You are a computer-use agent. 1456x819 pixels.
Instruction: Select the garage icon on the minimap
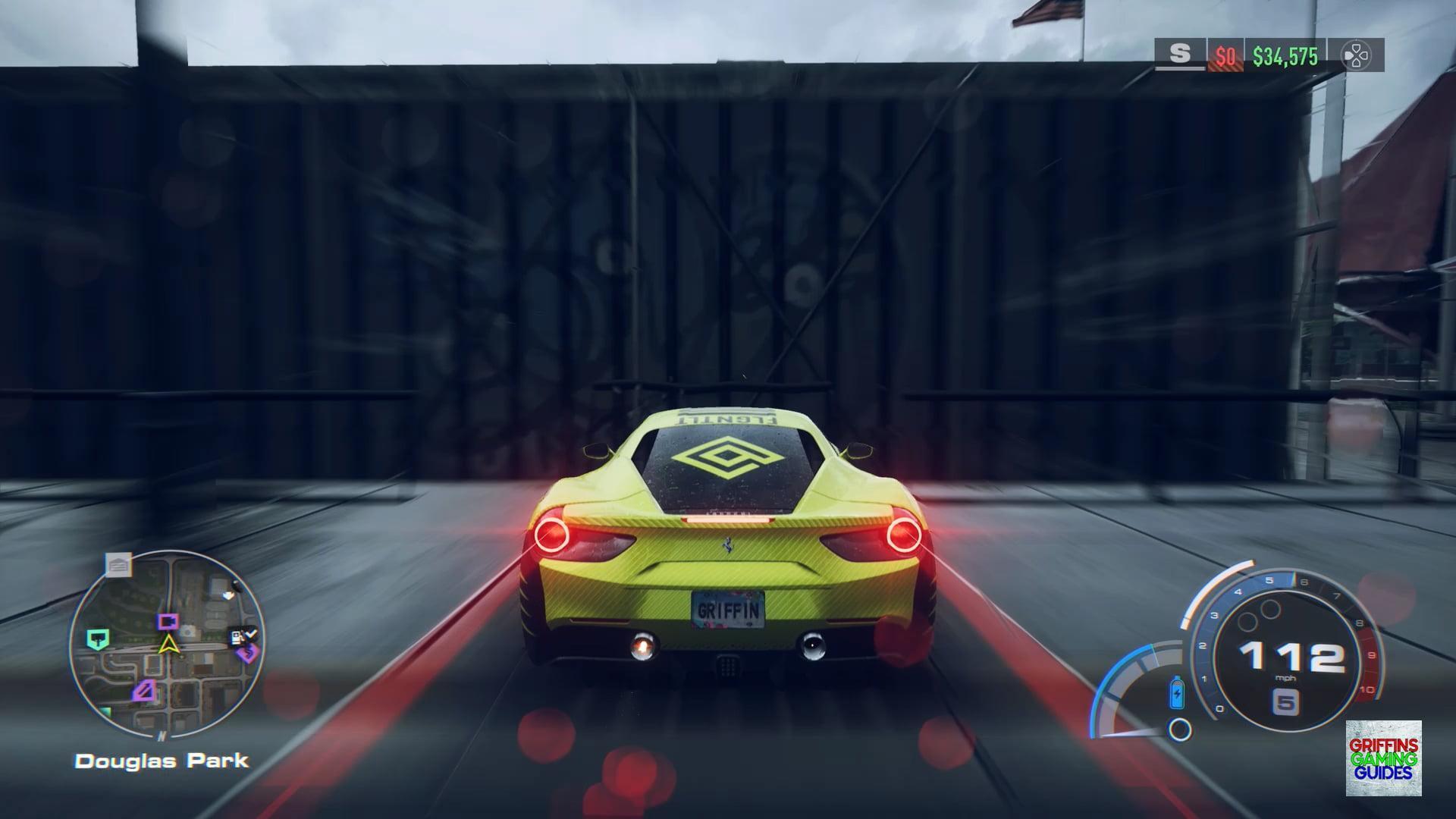(118, 564)
